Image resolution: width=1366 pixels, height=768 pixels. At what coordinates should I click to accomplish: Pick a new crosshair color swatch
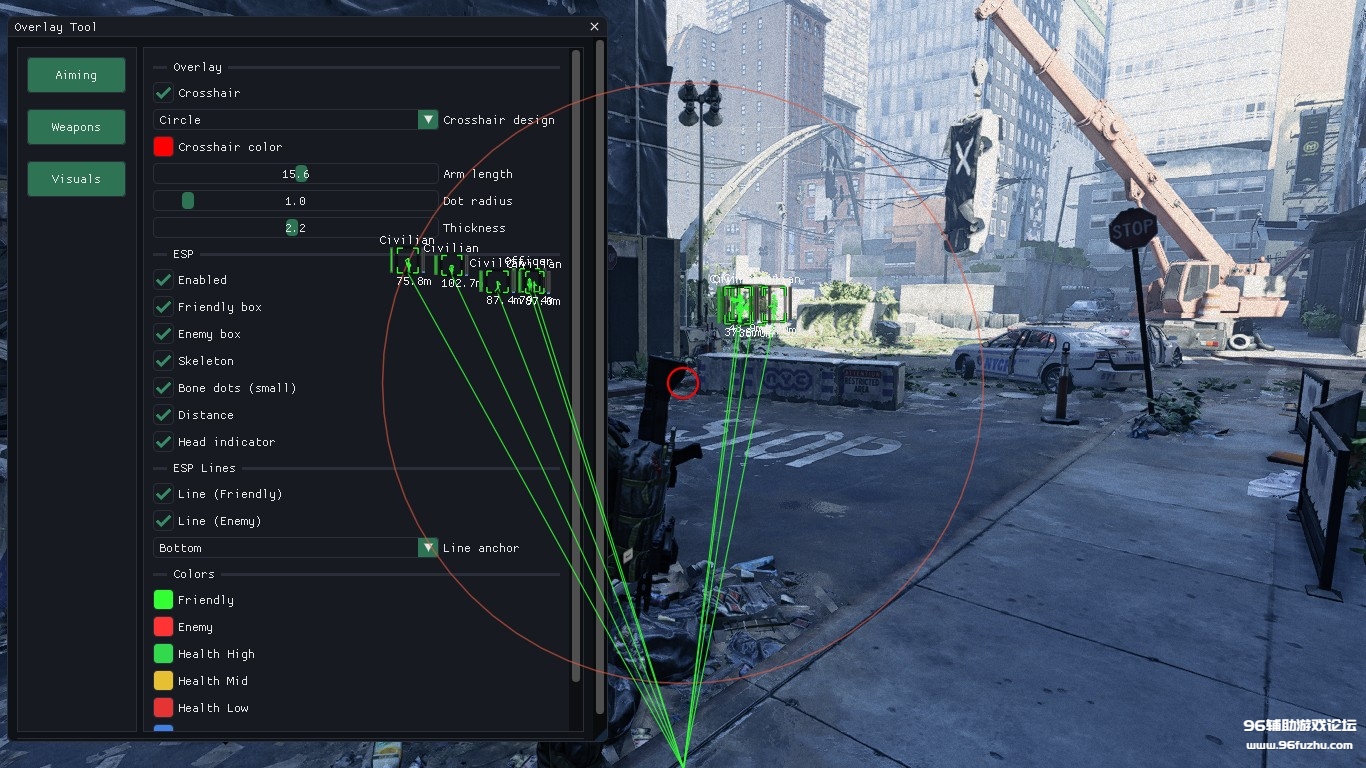[163, 147]
